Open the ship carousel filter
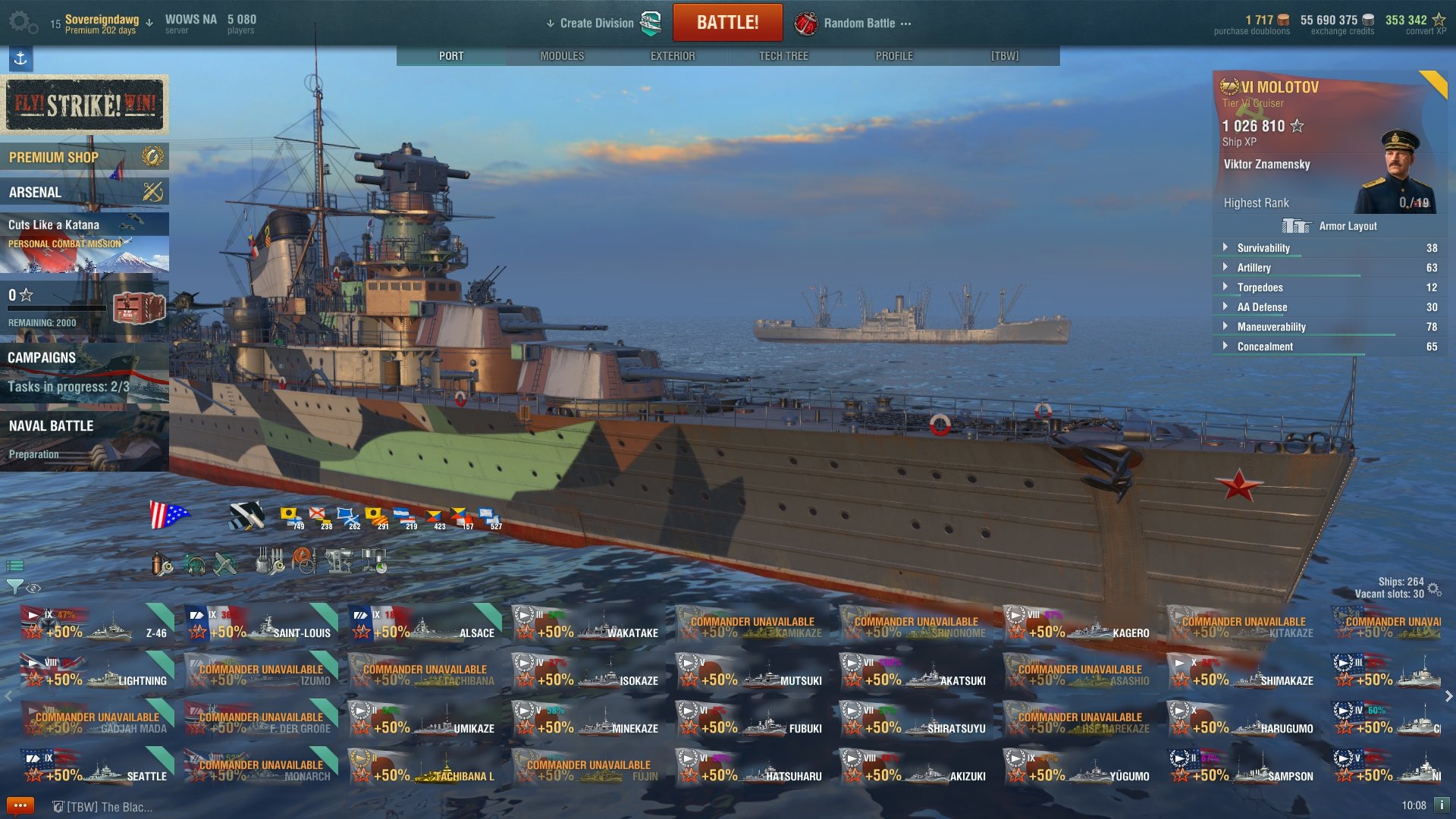This screenshot has height=819, width=1456. [x=14, y=587]
